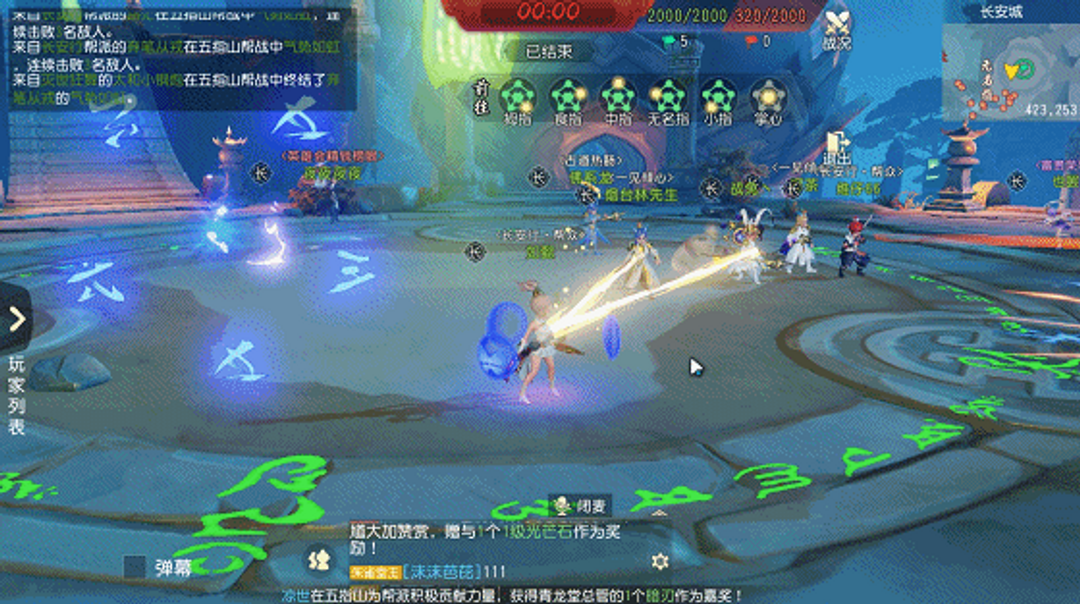The image size is (1080, 604).
Task: Choose the 小指 destination icon
Action: 717,98
